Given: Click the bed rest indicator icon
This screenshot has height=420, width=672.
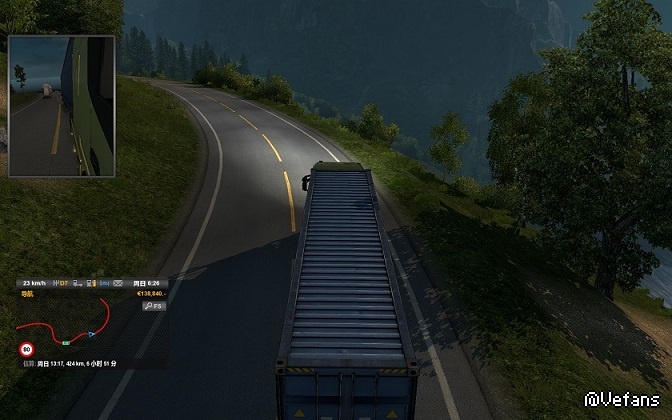Looking at the screenshot, I should (x=105, y=283).
